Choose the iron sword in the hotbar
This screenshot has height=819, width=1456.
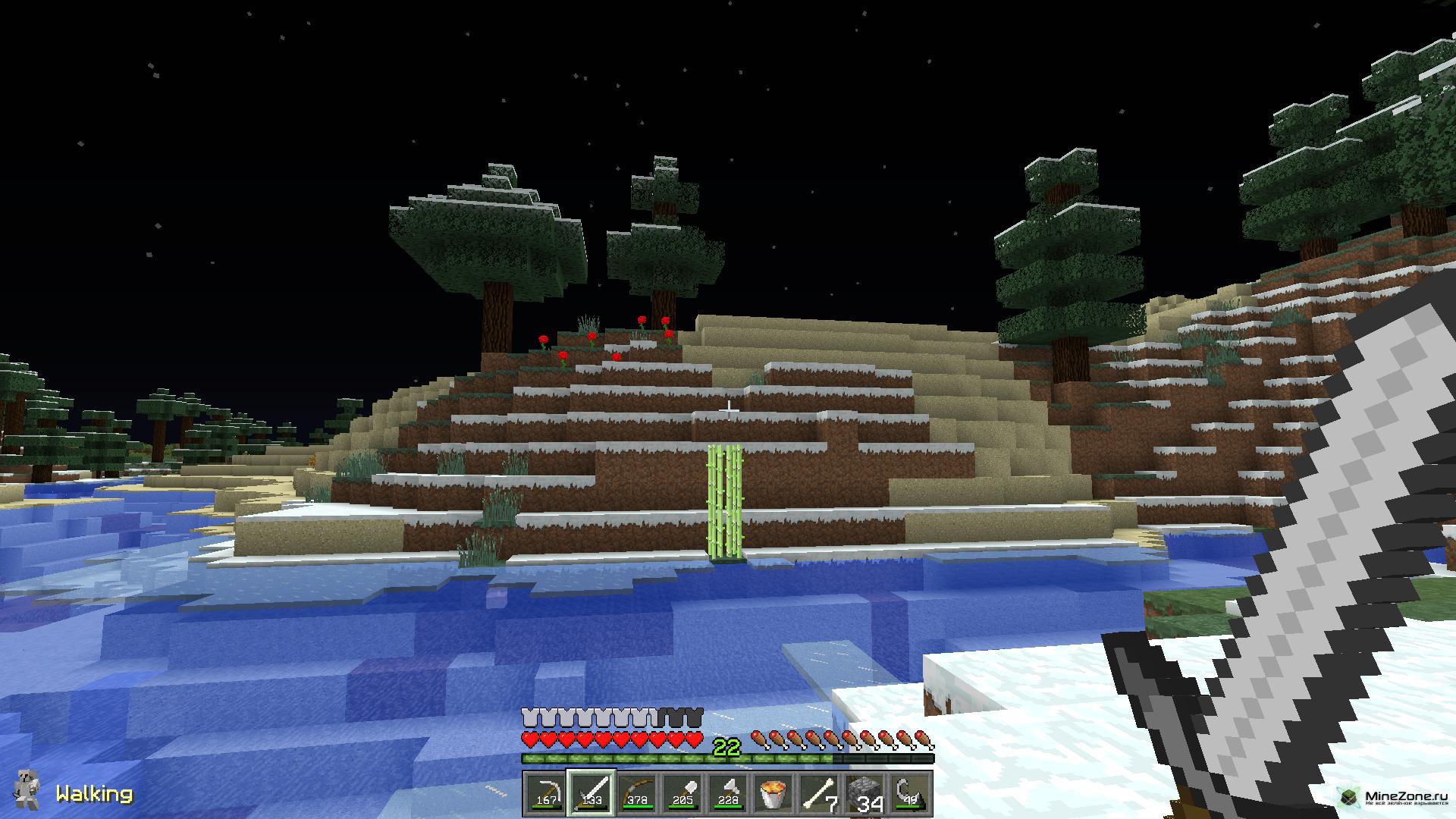[591, 793]
